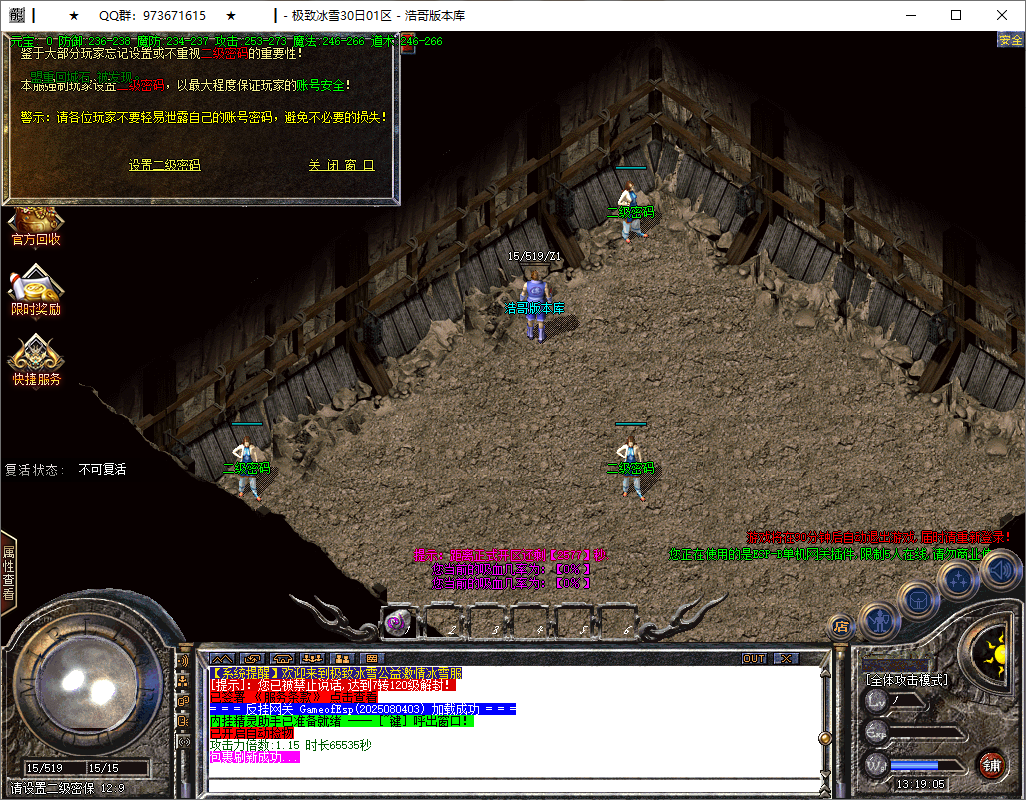This screenshot has height=800, width=1026.
Task: Close the game window from the title bar
Action: coord(1002,15)
